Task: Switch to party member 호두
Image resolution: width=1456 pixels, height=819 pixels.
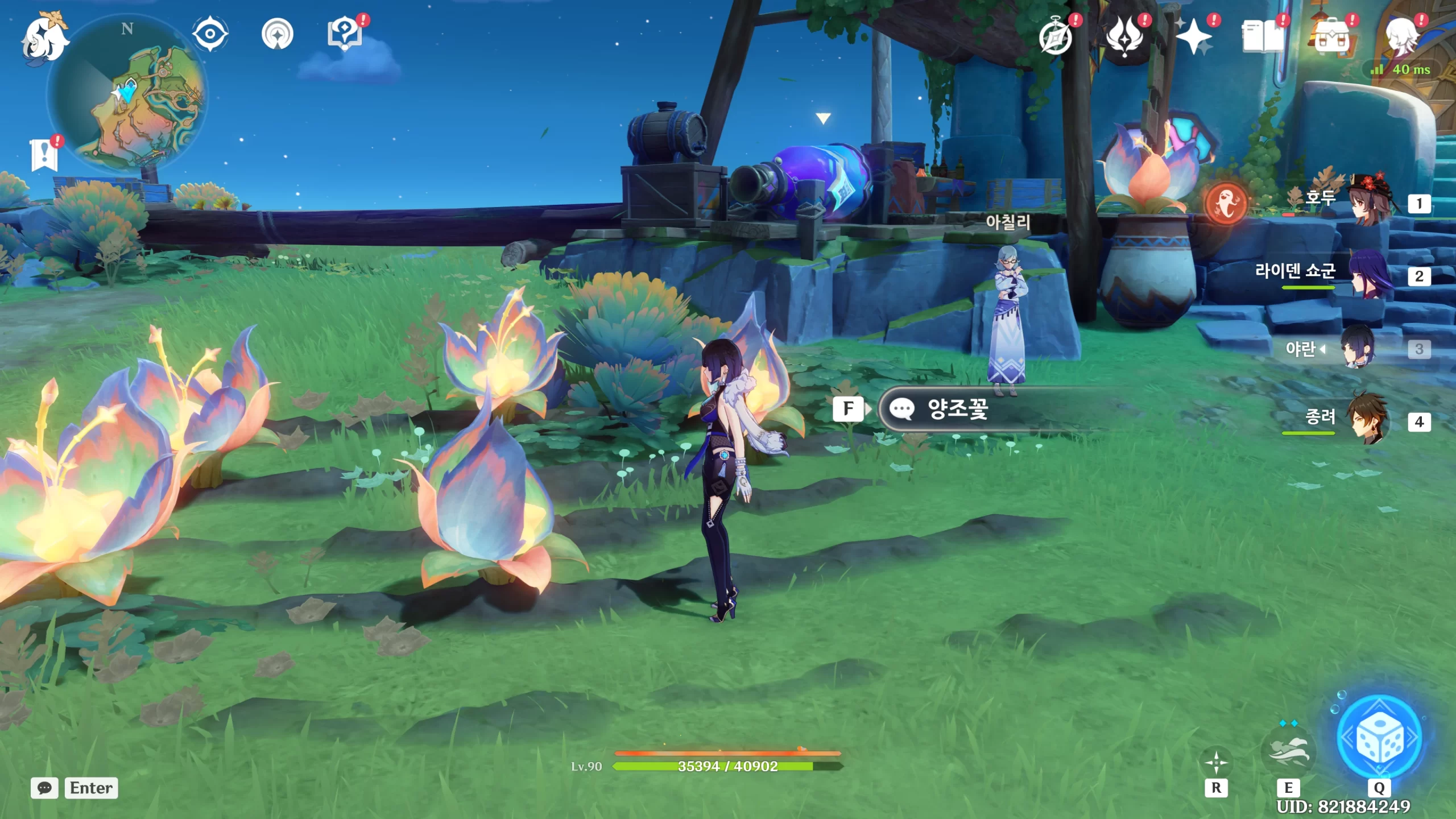Action: [1365, 201]
